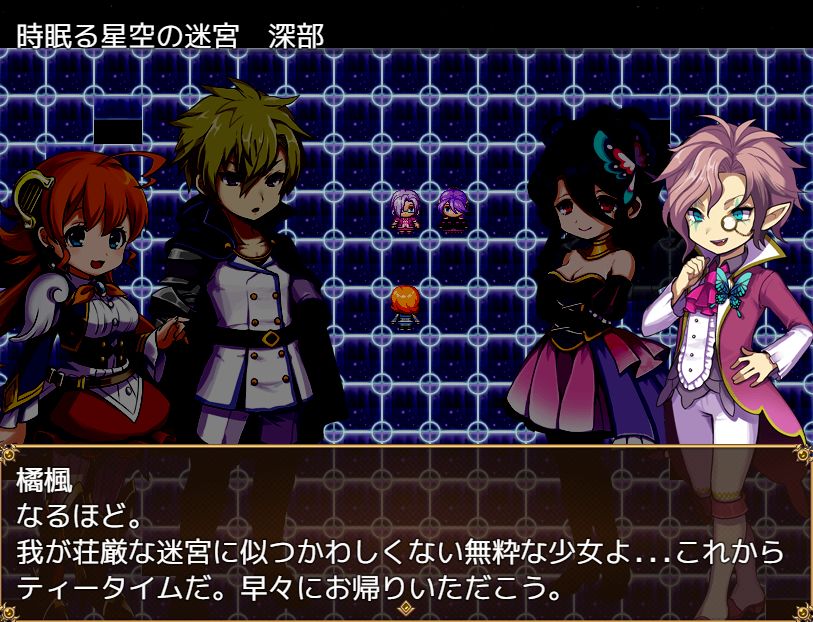Viewport: 813px width, 622px height.
Task: Click the dialogue continue arrow indicator
Action: tap(406, 607)
